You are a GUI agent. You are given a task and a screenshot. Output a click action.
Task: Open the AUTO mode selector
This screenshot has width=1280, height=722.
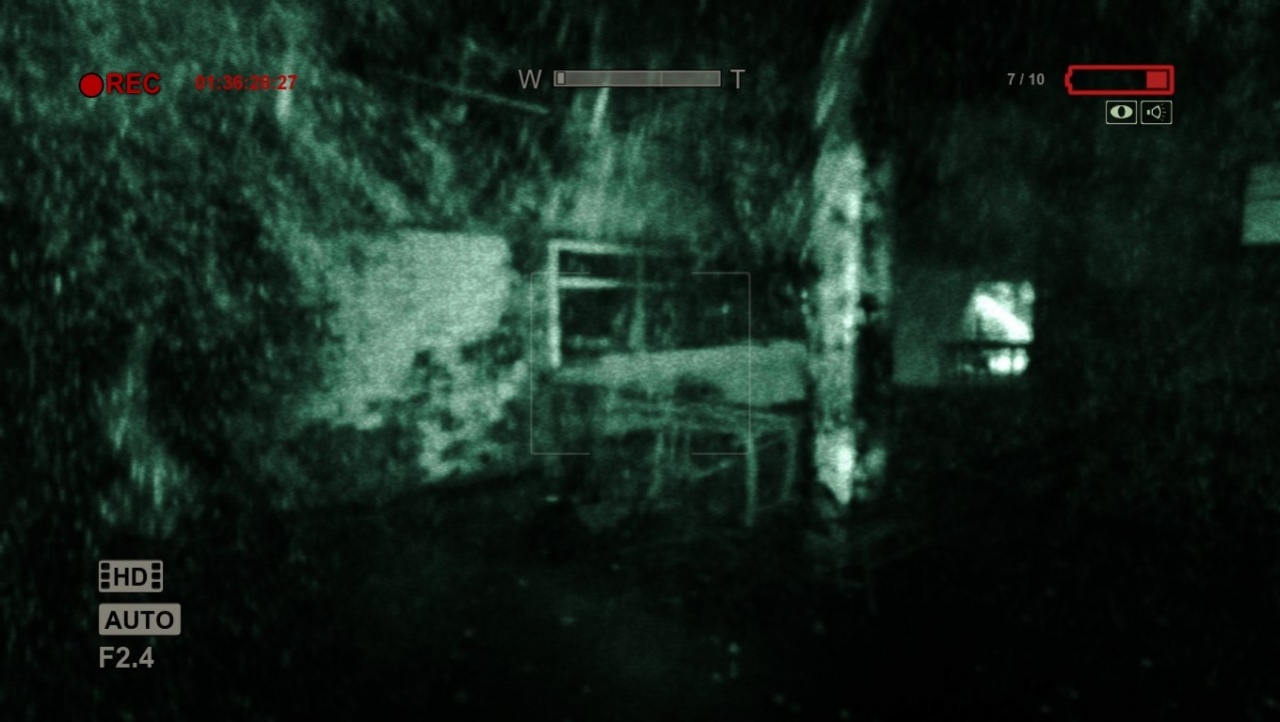(138, 619)
